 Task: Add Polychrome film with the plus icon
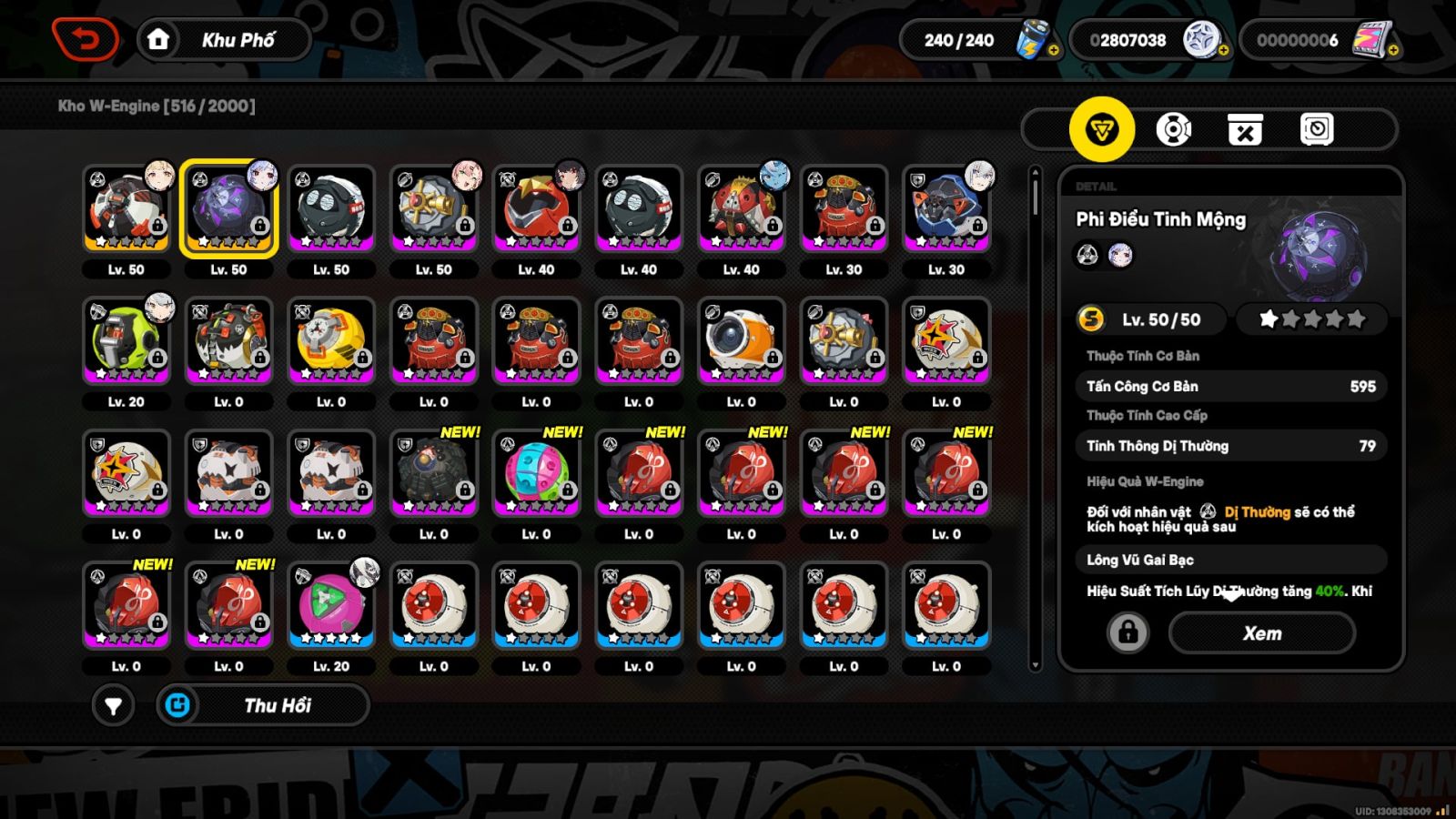(1393, 51)
